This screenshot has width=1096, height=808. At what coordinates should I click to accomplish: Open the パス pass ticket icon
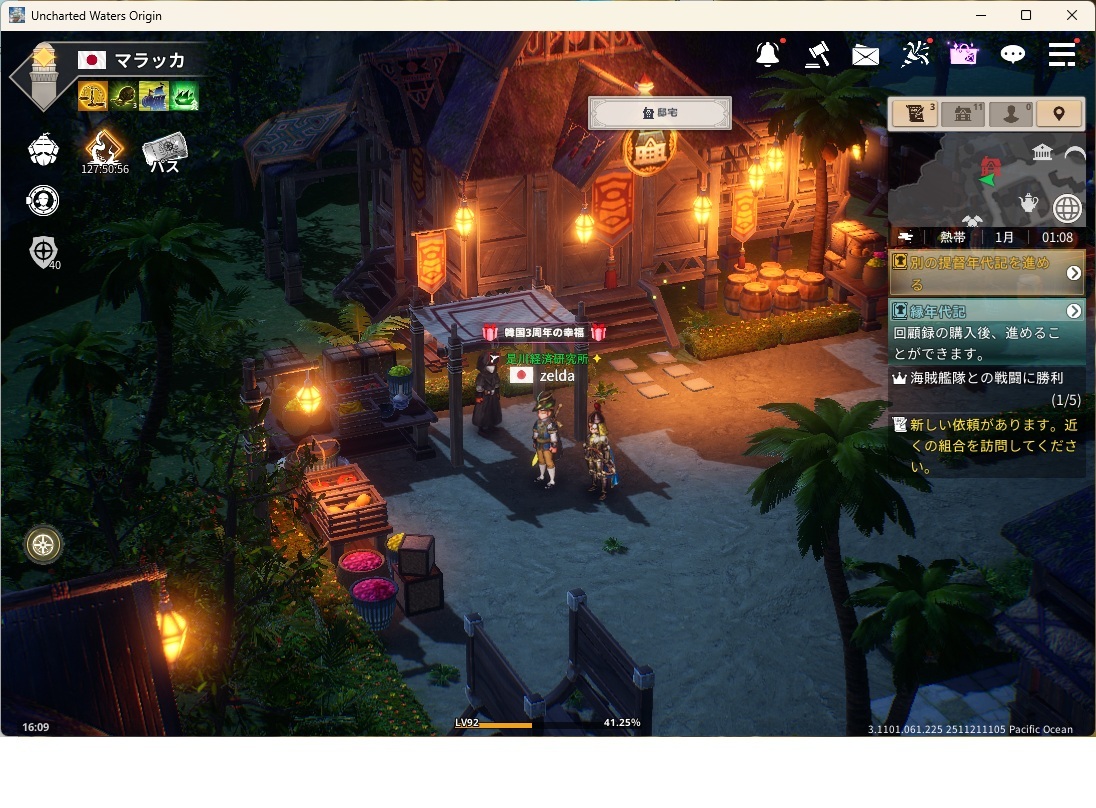pos(165,152)
